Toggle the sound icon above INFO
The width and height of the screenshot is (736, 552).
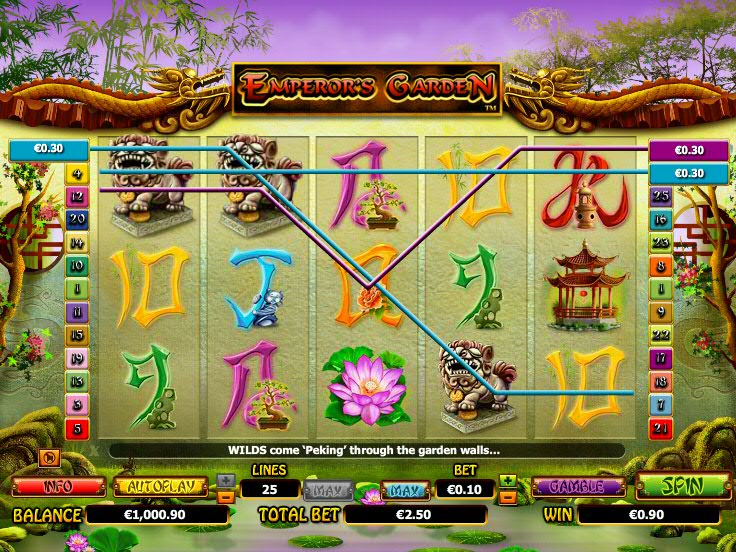point(47,458)
